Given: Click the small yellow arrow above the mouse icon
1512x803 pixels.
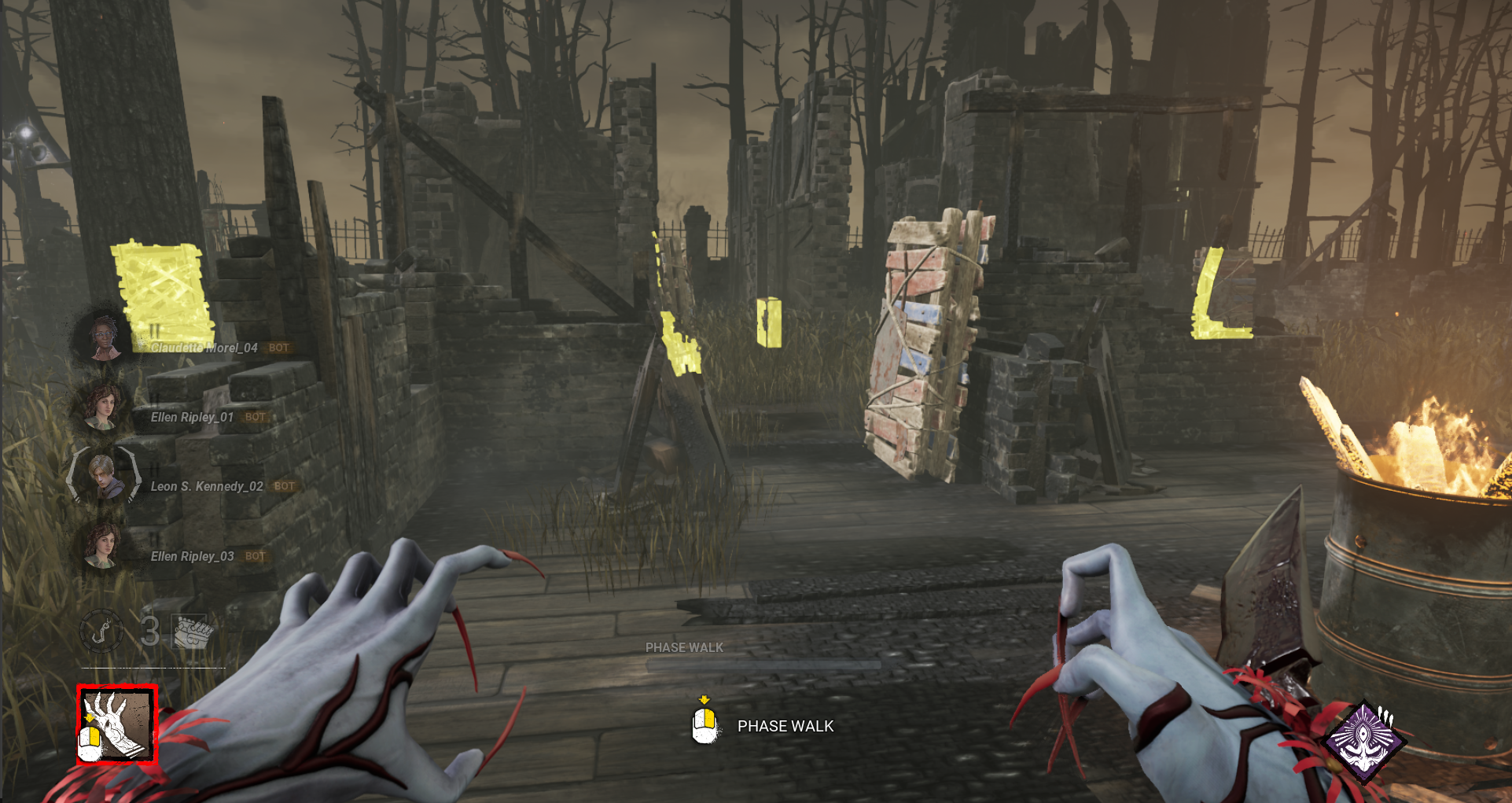Looking at the screenshot, I should 704,697.
